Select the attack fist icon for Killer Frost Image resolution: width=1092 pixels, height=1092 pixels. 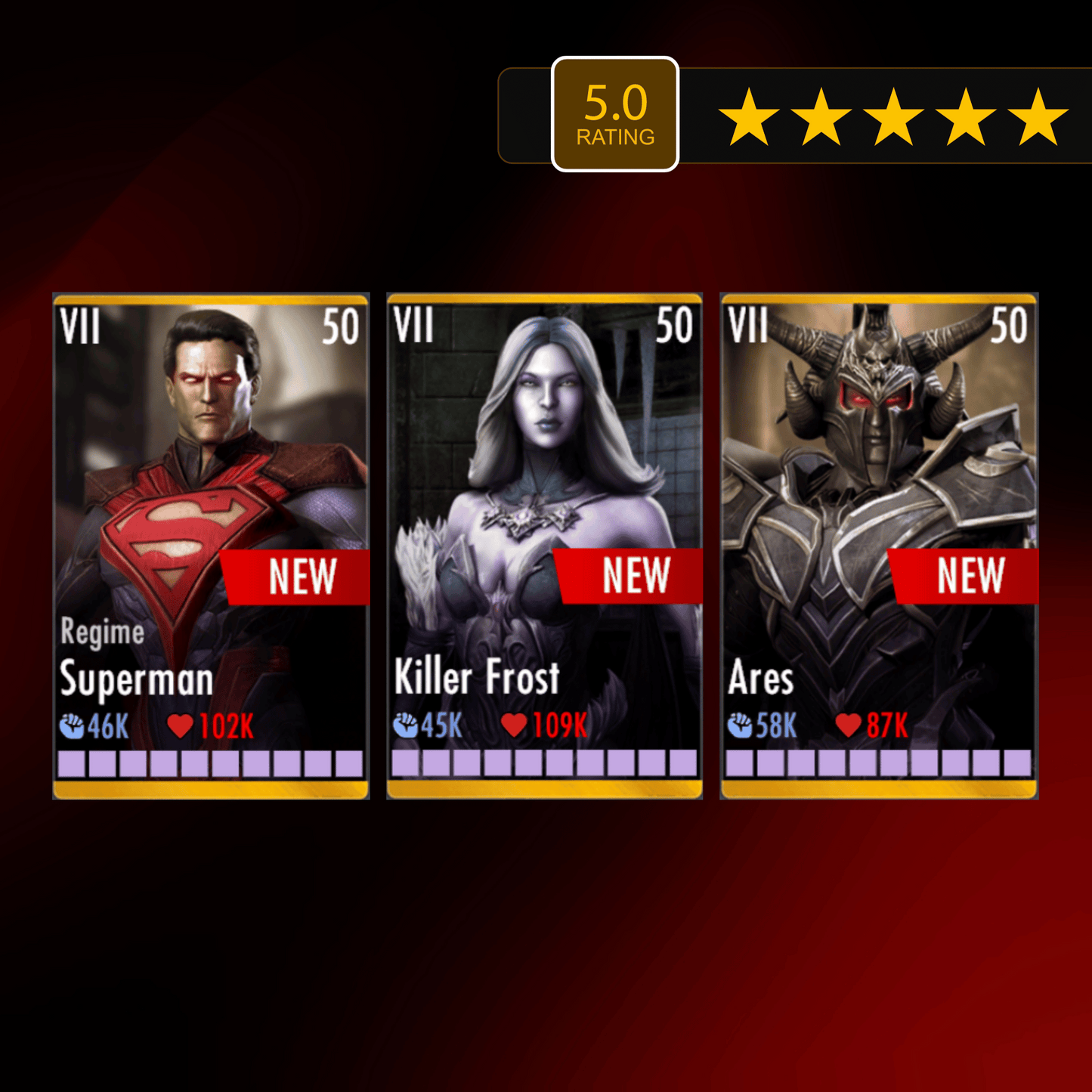(407, 724)
